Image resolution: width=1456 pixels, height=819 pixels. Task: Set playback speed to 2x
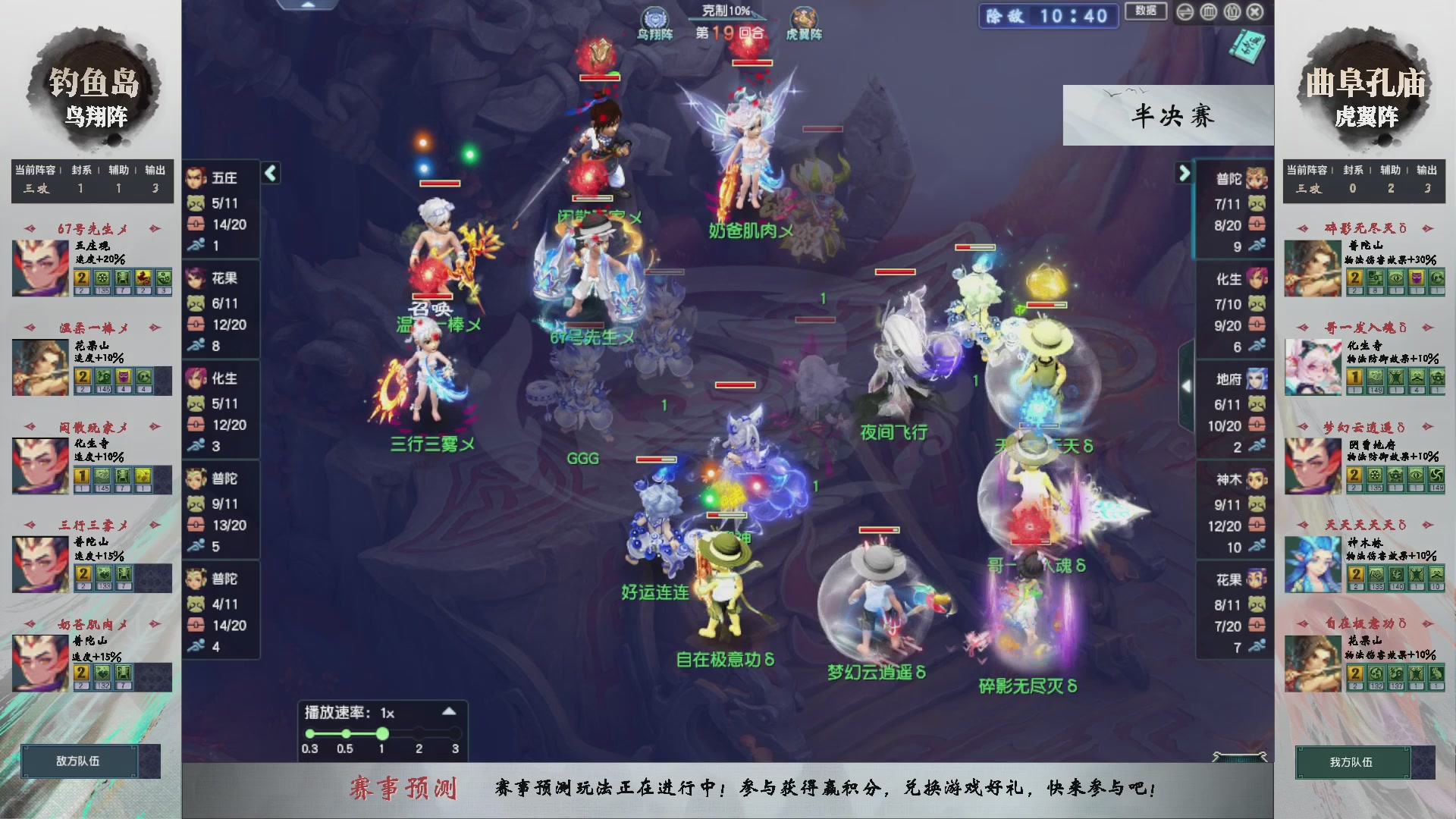[x=419, y=733]
